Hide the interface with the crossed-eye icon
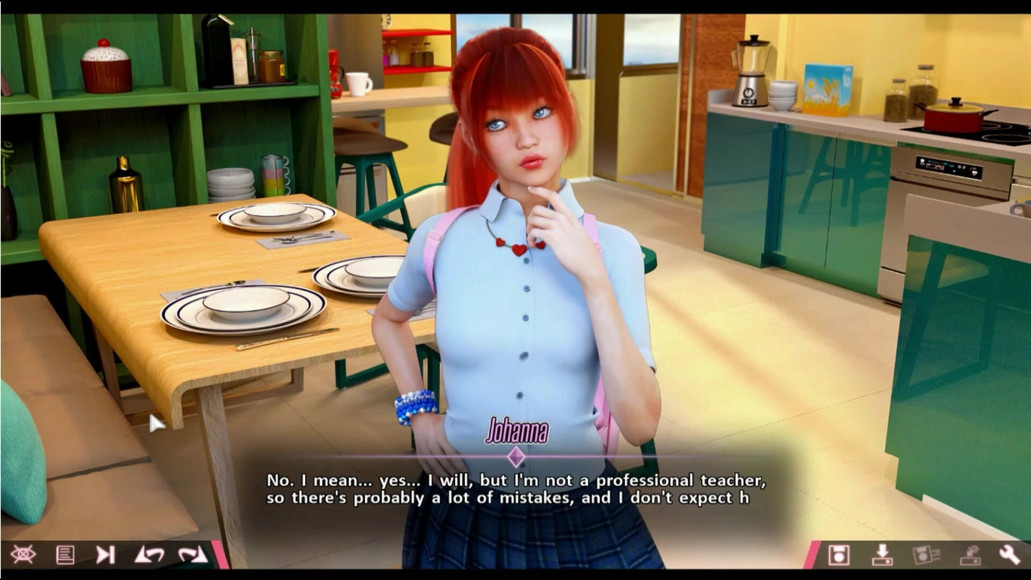This screenshot has width=1031, height=580. pos(23,554)
